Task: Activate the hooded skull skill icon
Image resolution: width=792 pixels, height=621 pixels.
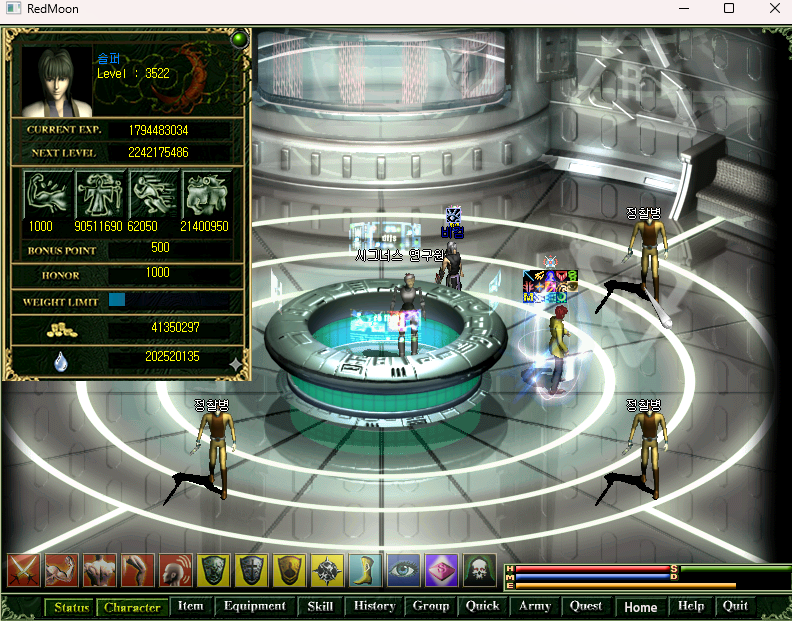Action: (479, 570)
